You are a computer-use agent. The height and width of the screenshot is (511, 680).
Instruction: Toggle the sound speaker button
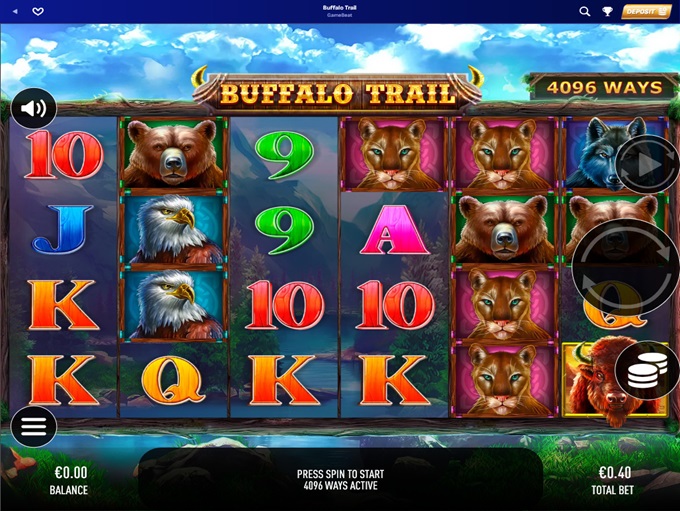click(x=34, y=108)
